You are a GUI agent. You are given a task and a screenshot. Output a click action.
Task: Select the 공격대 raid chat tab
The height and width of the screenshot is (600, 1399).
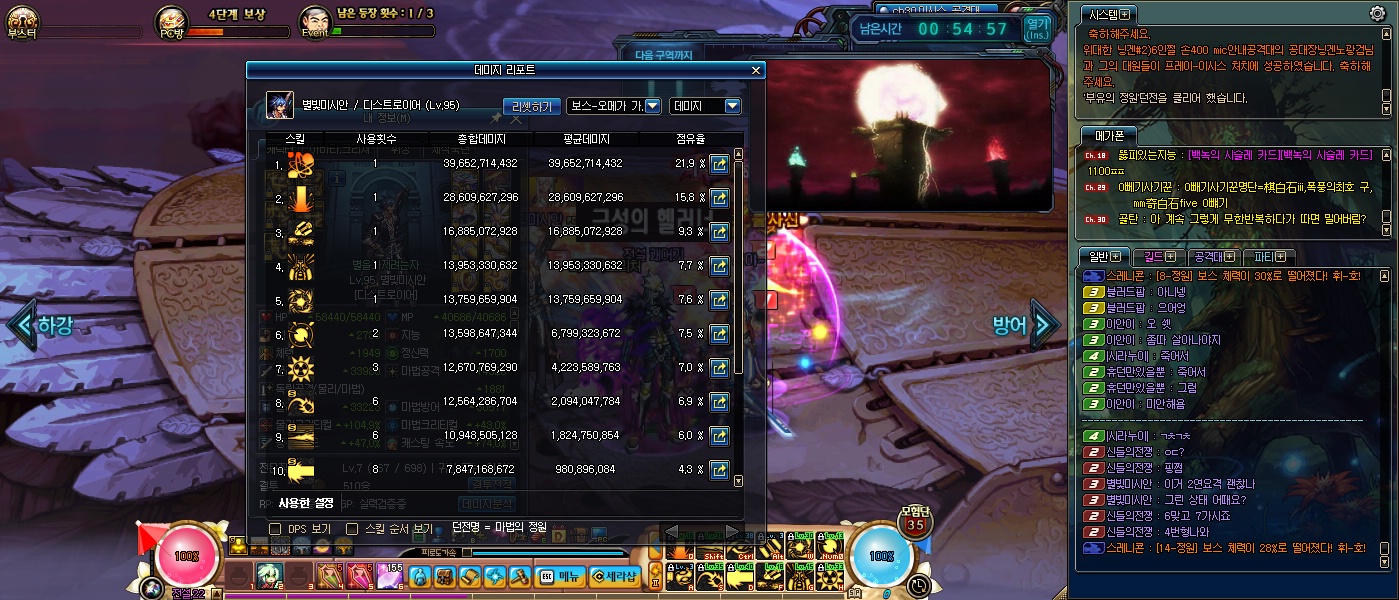coord(1214,257)
